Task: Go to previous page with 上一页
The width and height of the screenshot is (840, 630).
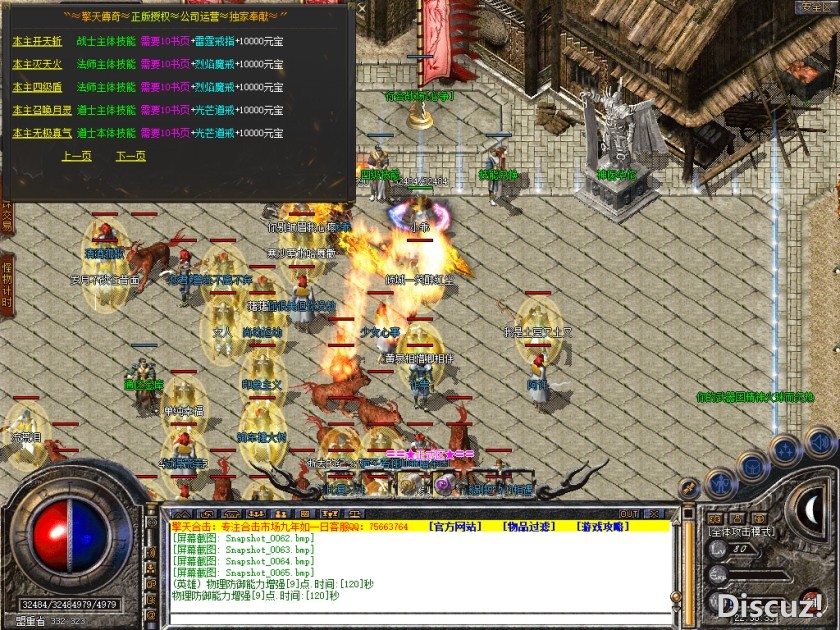Action: [77, 156]
